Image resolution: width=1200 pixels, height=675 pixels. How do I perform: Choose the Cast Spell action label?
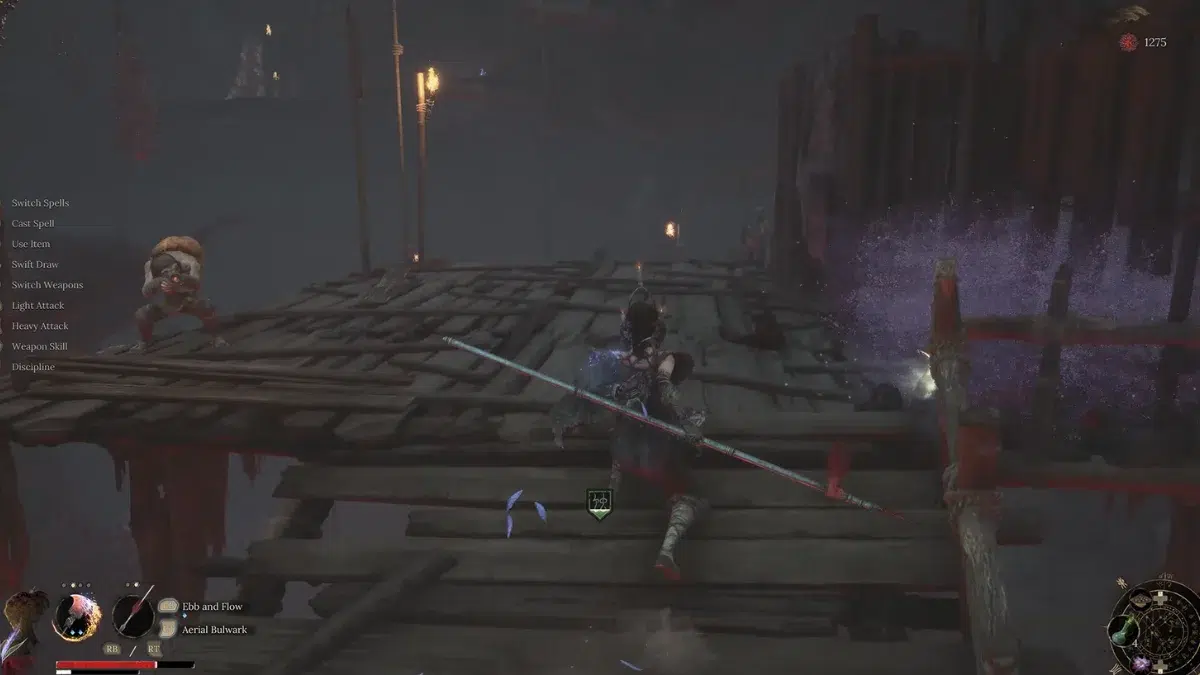(33, 224)
